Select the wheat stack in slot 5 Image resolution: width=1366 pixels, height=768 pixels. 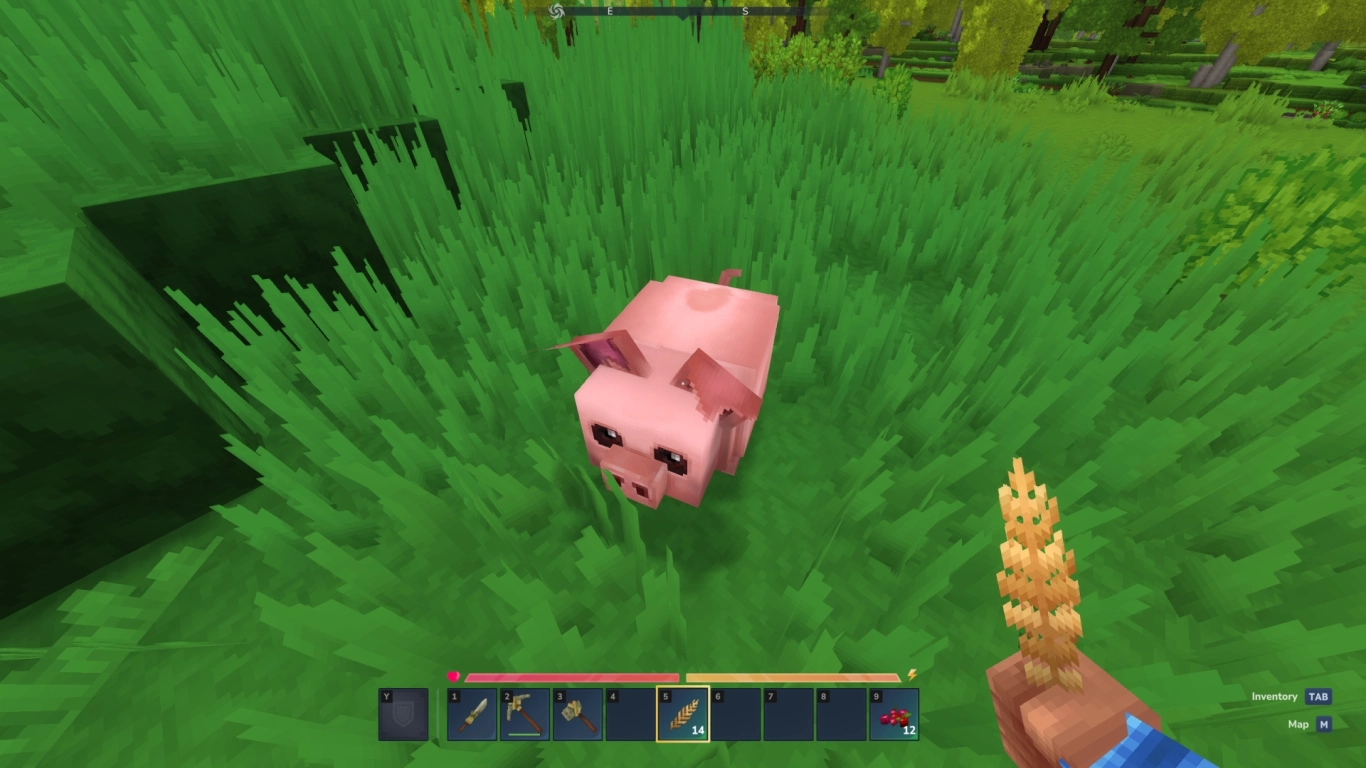pos(684,713)
